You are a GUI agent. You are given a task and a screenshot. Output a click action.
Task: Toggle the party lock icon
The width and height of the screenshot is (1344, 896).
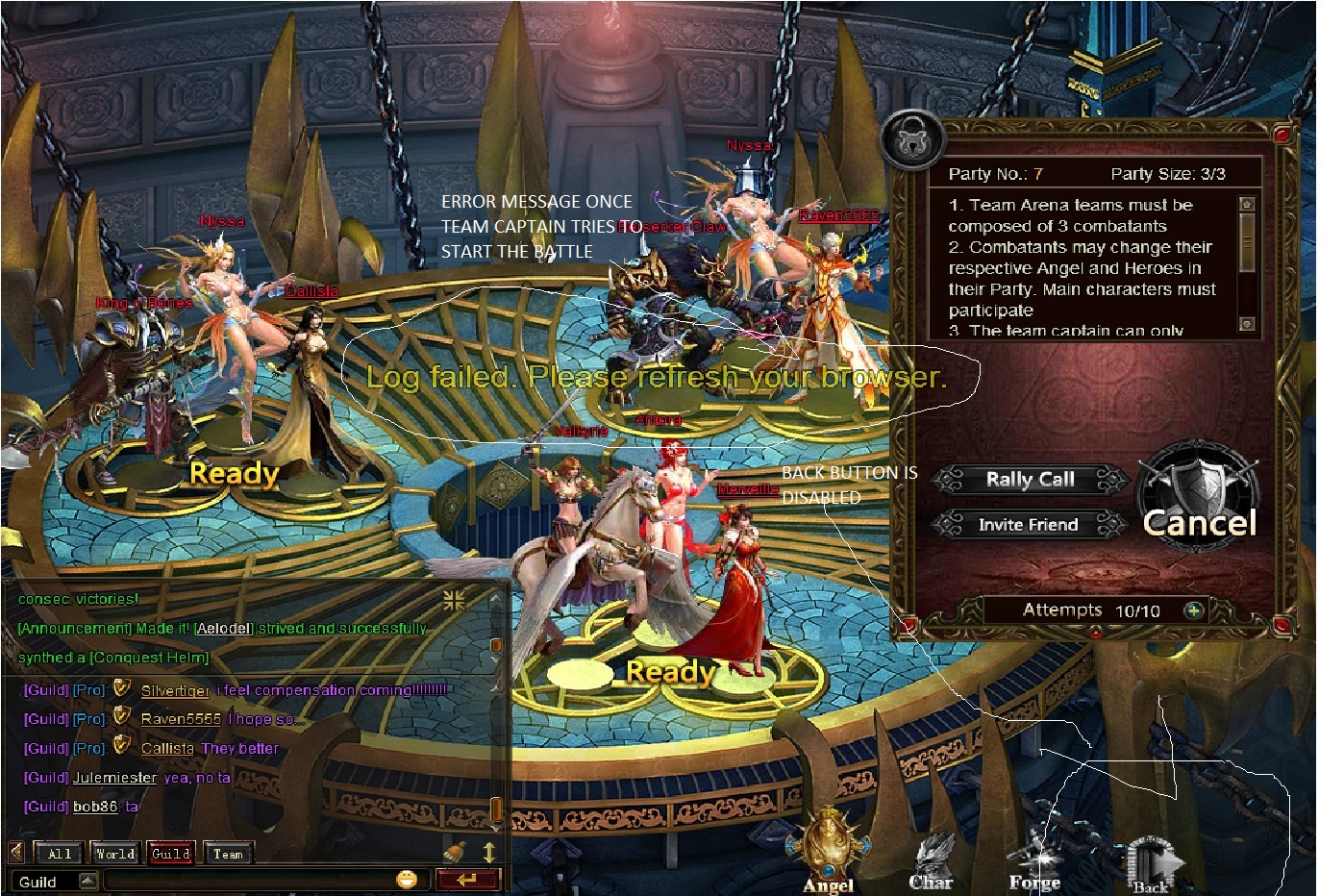tap(908, 140)
